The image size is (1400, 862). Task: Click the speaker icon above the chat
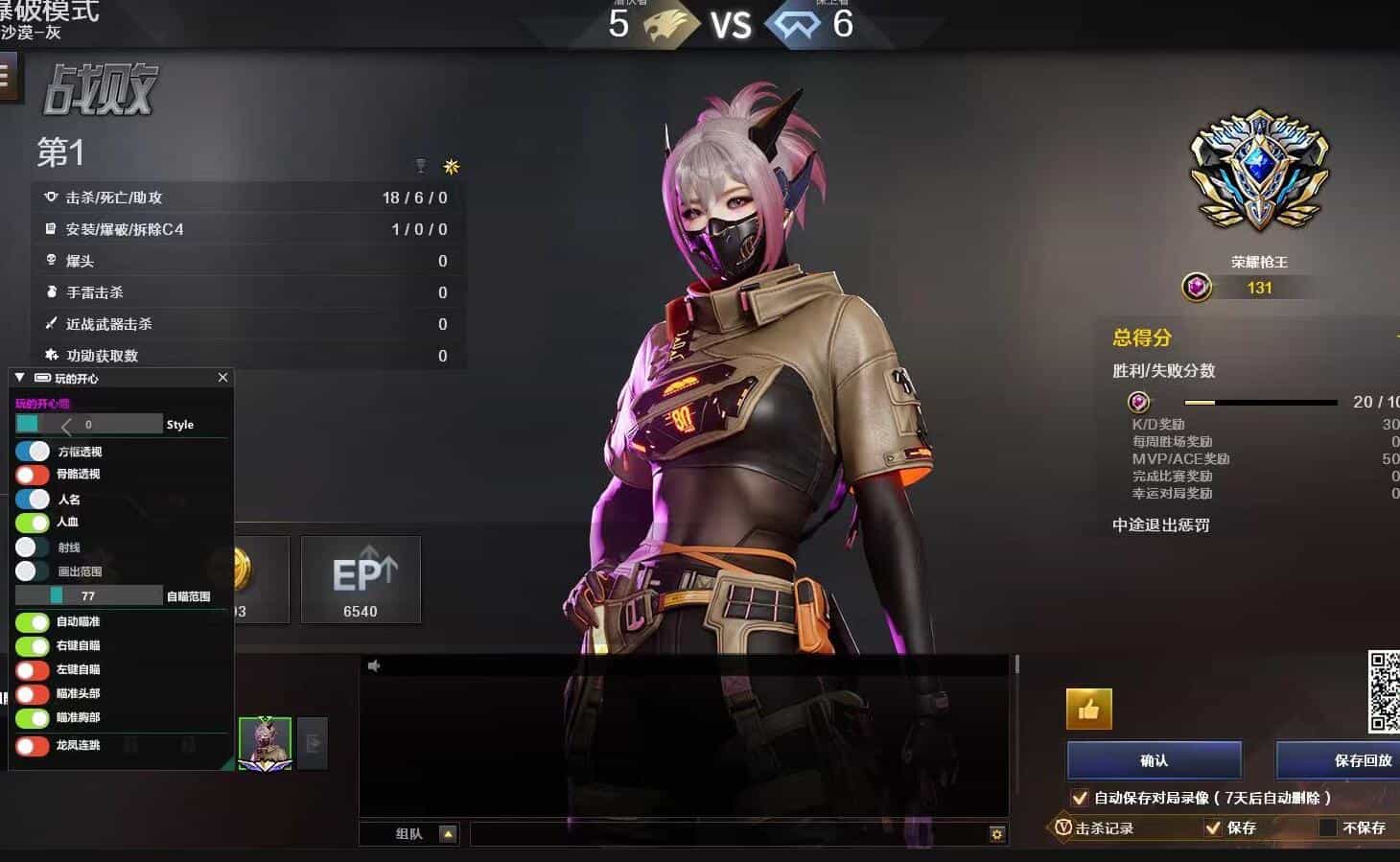pos(374,665)
